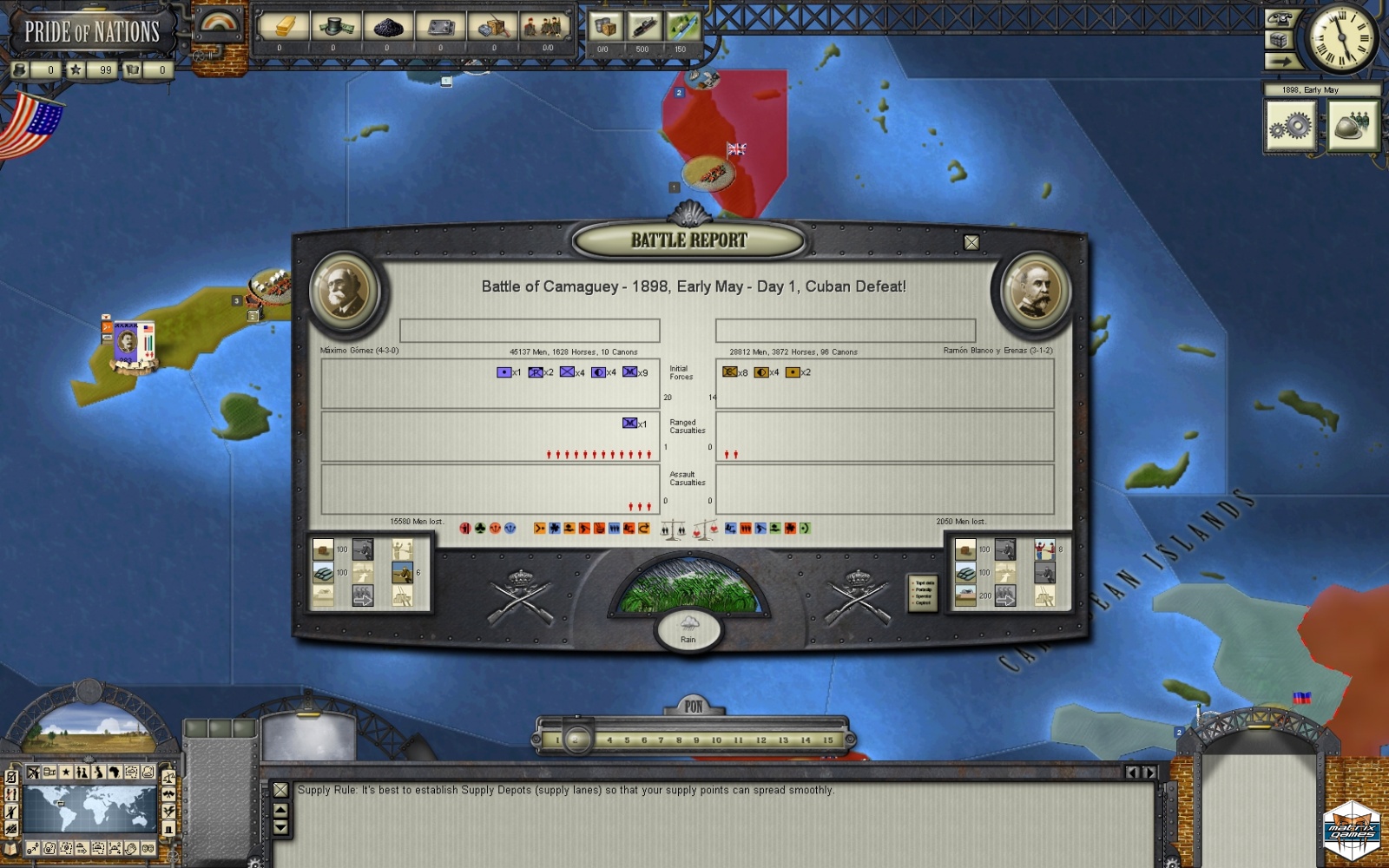Click the coal pile resource icon
This screenshot has width=1389, height=868.
[x=388, y=27]
